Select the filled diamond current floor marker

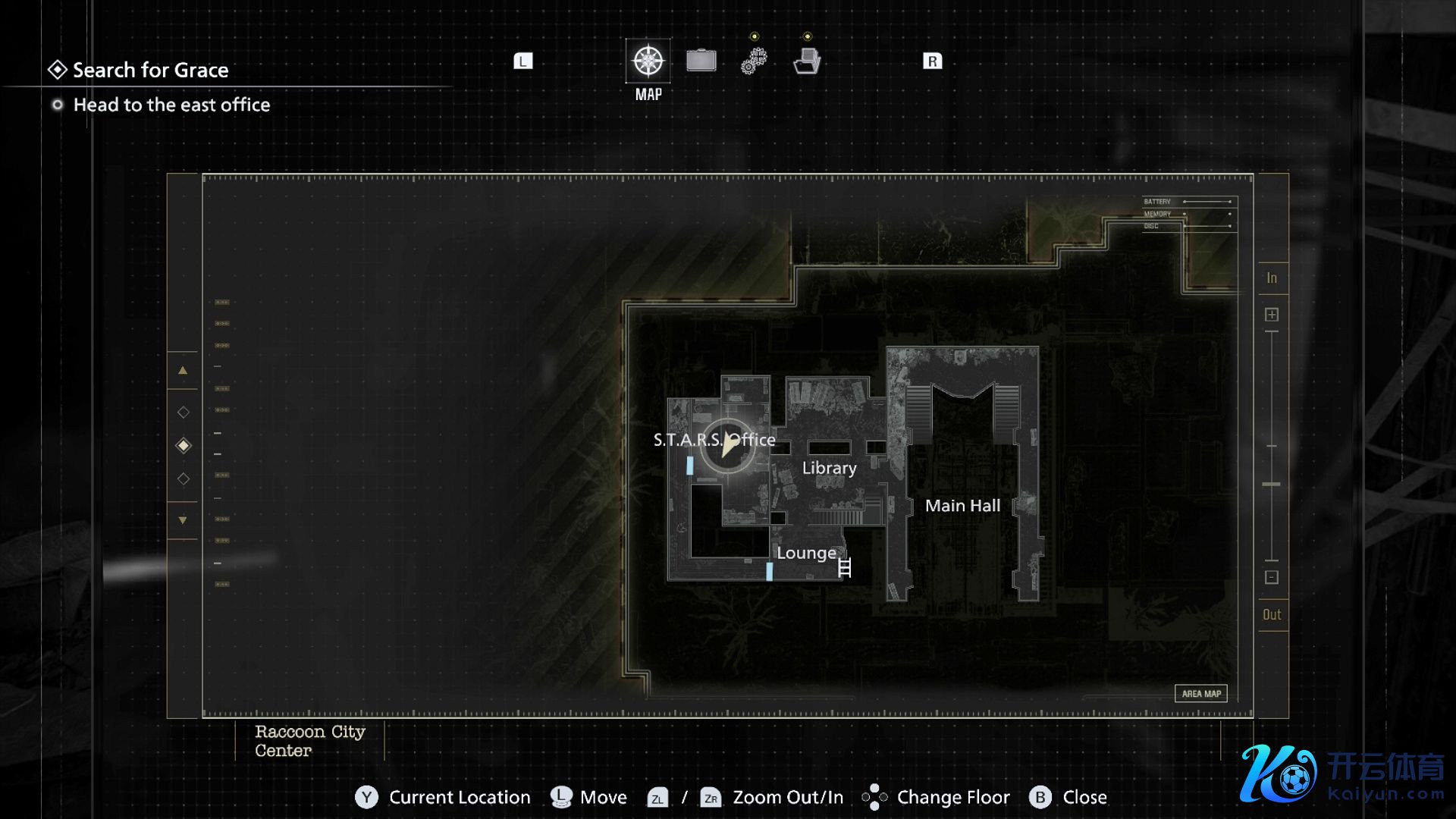click(x=184, y=446)
